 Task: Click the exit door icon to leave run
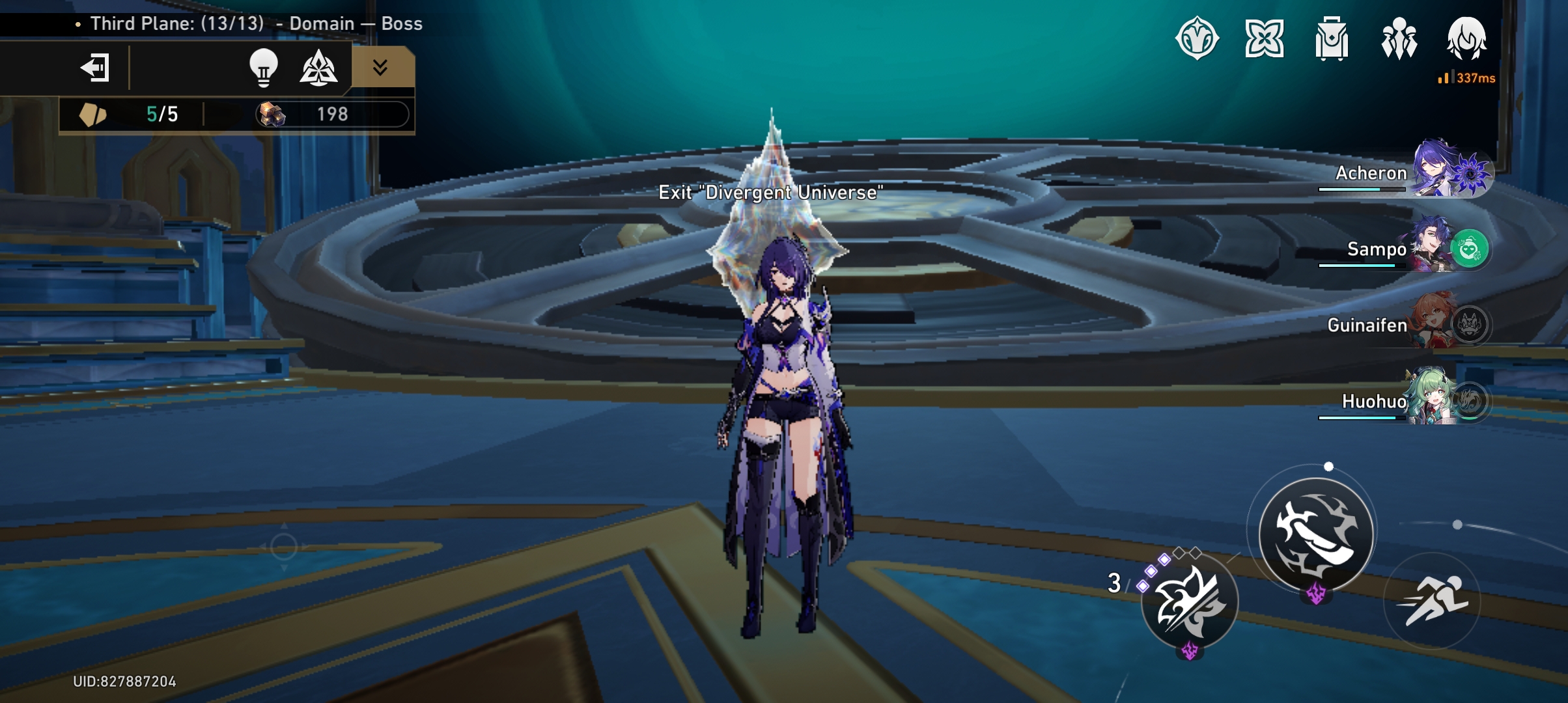click(x=93, y=67)
